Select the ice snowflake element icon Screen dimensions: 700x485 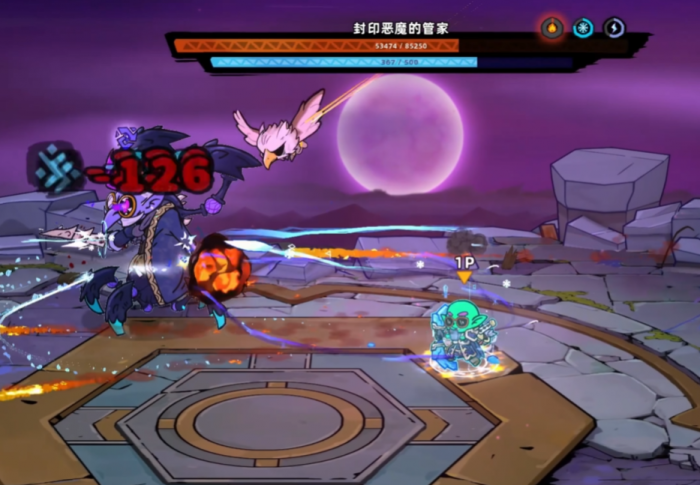583,28
